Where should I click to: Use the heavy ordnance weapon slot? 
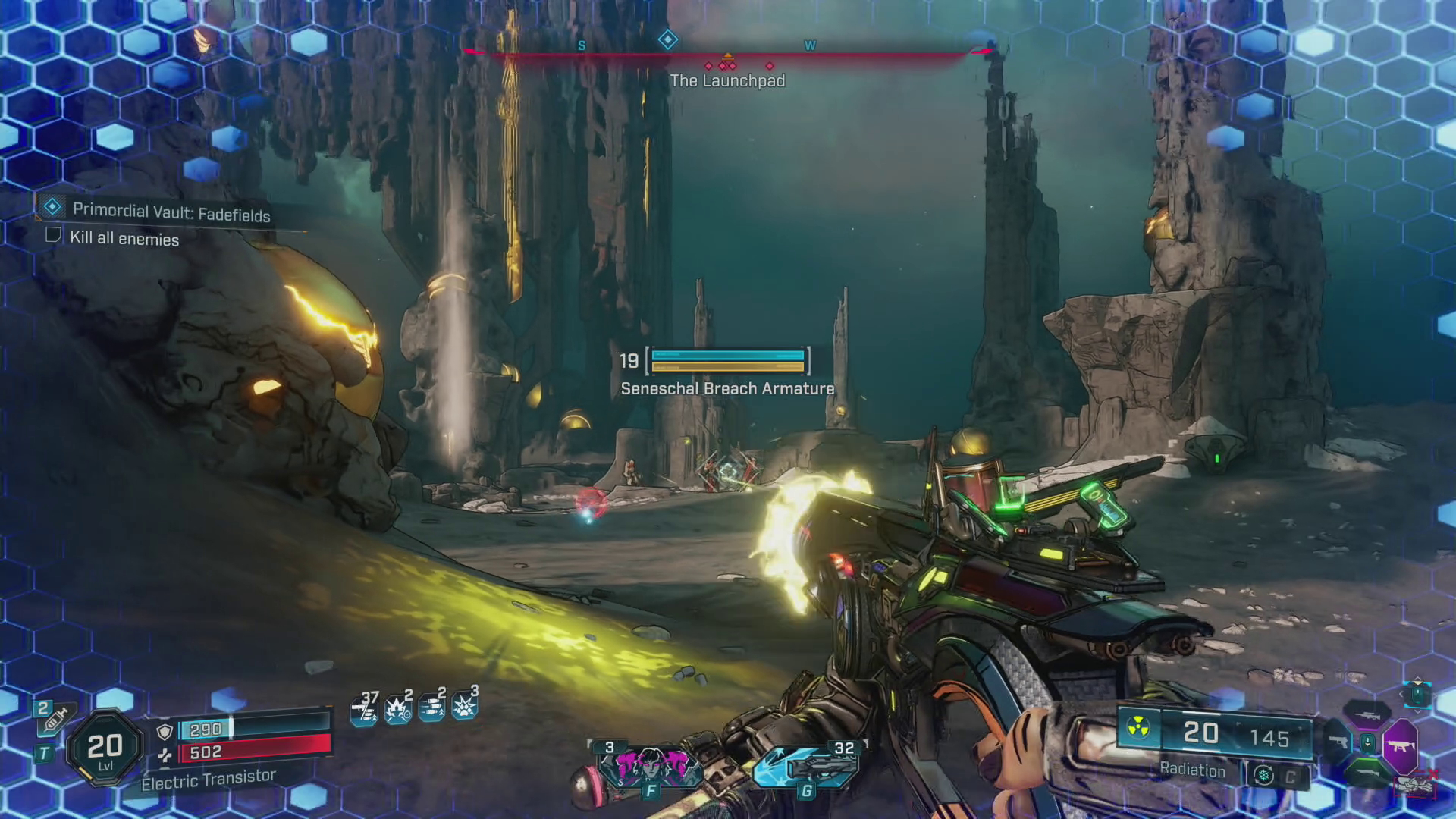[807, 767]
